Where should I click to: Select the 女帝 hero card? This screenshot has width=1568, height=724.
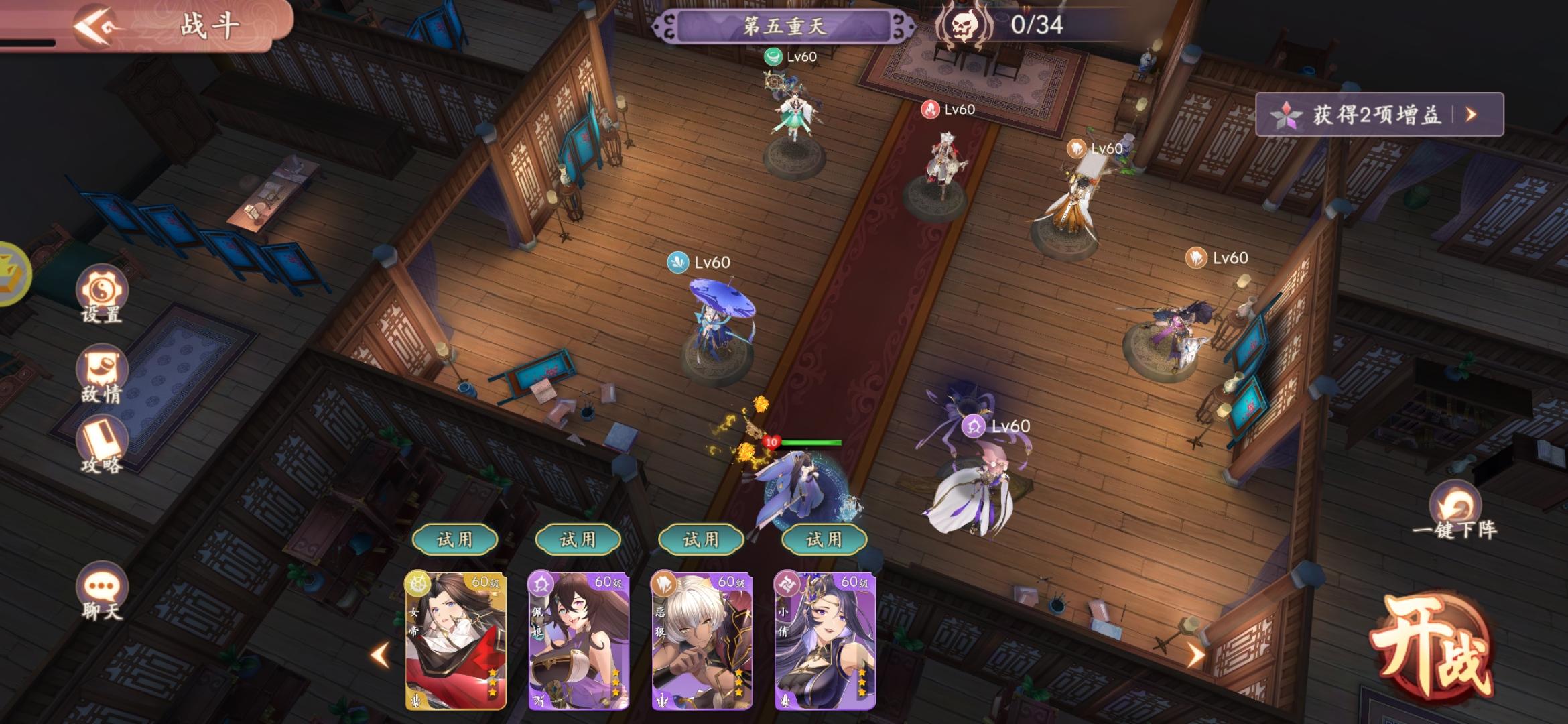tap(456, 640)
